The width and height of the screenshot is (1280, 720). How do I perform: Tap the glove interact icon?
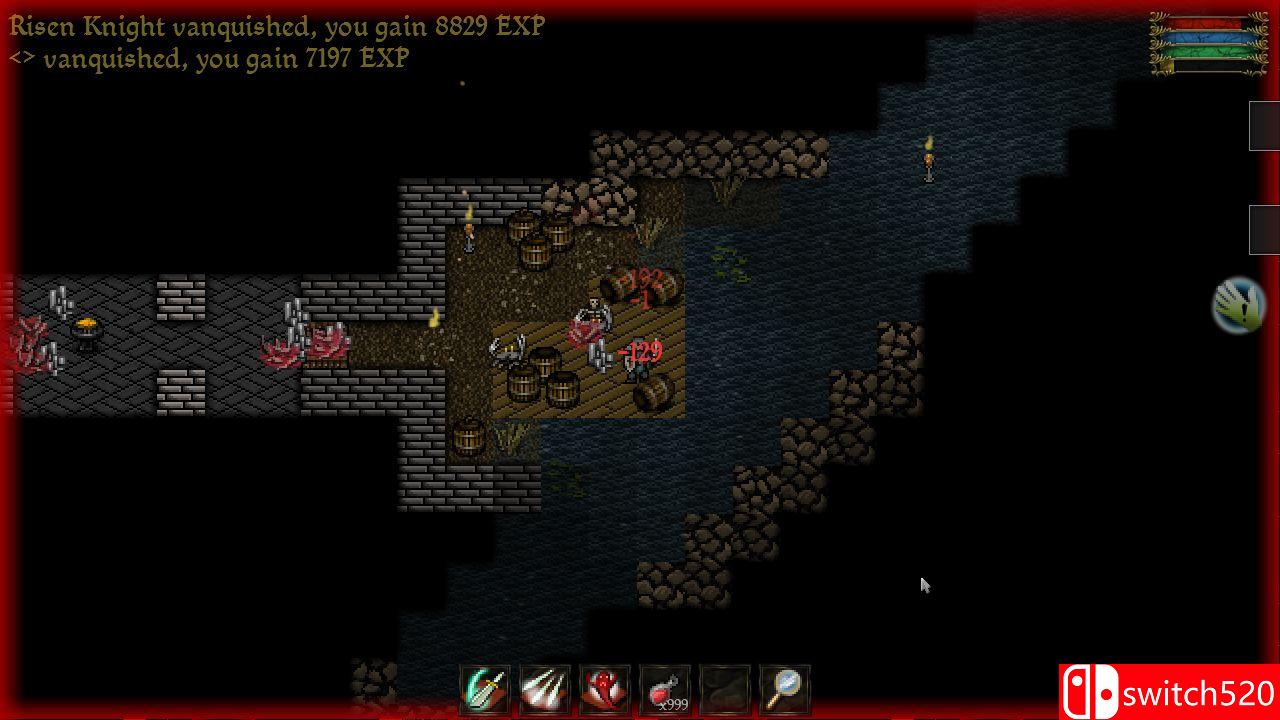point(1239,306)
